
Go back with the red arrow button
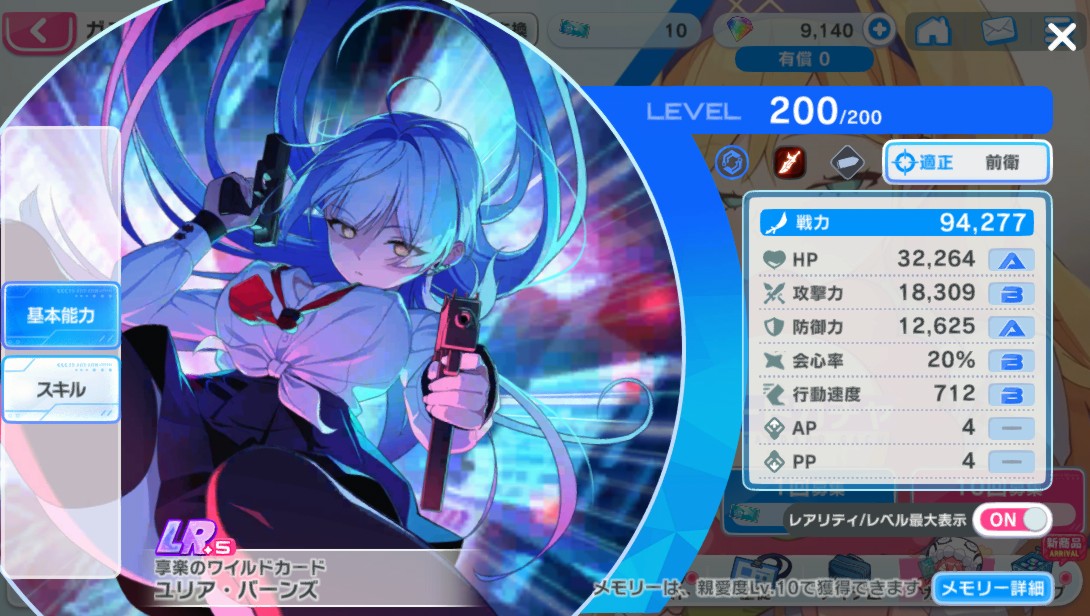(x=40, y=31)
